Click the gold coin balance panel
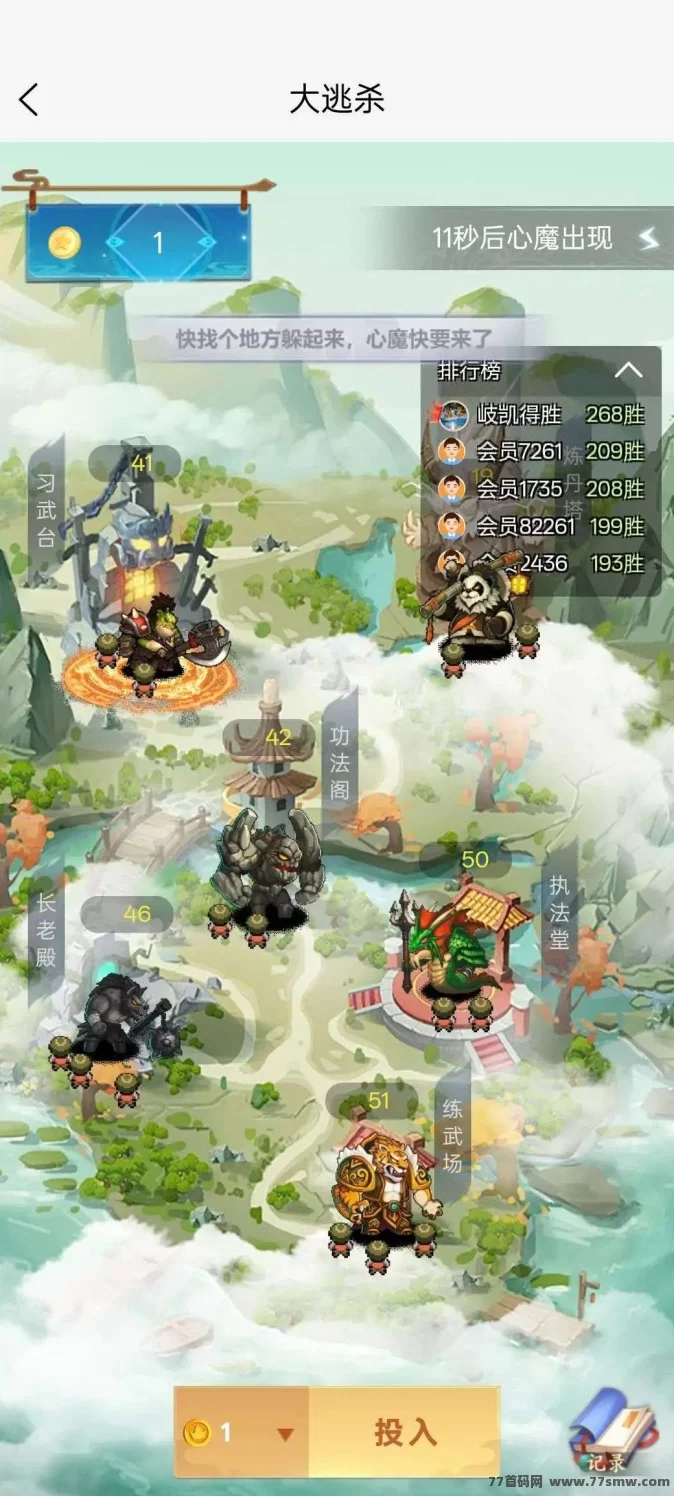The height and width of the screenshot is (1496, 674). (x=138, y=242)
